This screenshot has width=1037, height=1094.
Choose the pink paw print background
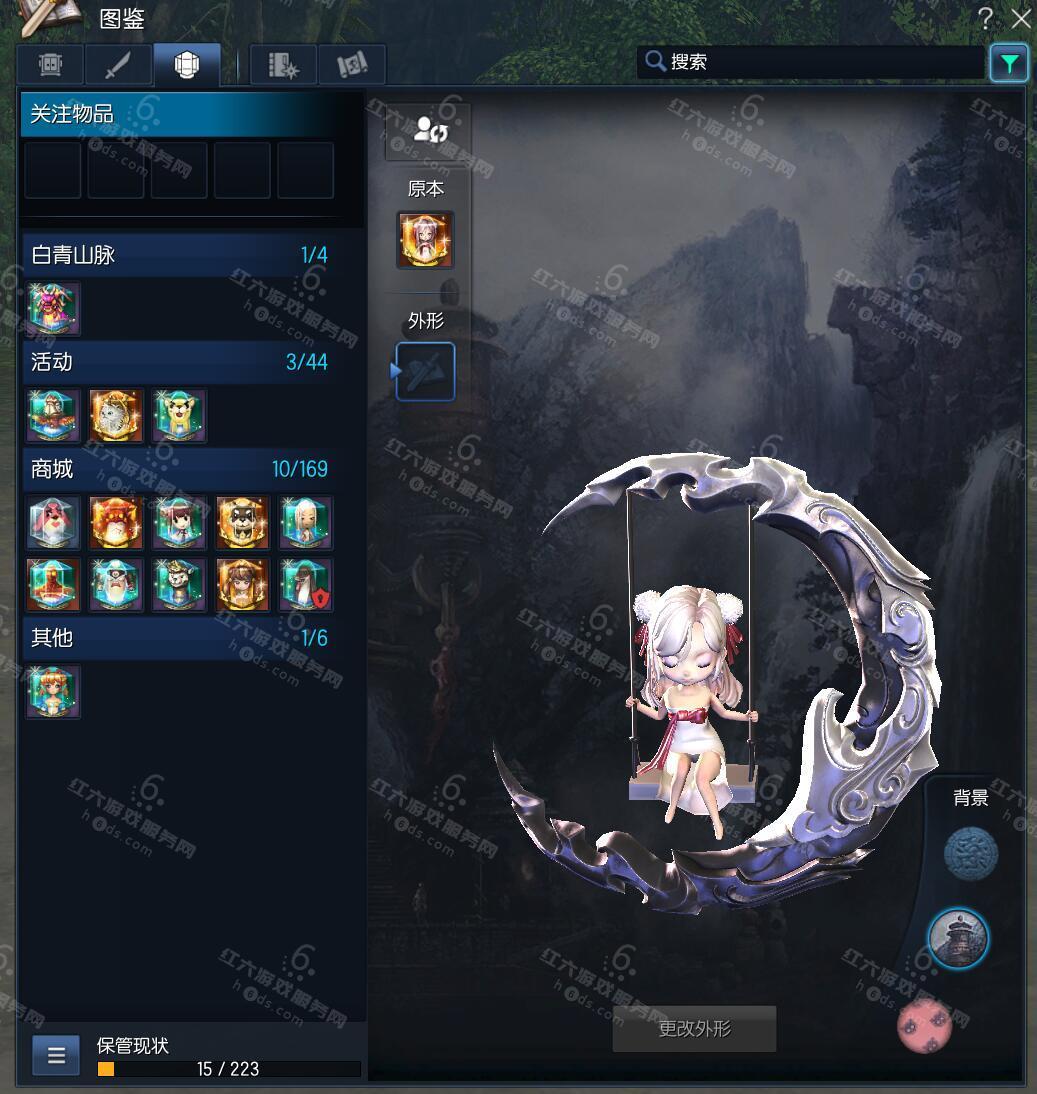coord(927,1026)
